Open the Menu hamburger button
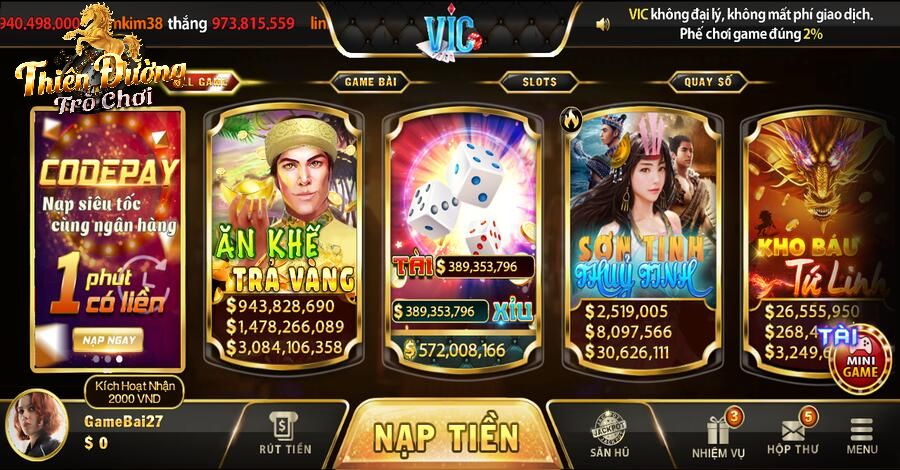The height and width of the screenshot is (470, 900). click(x=862, y=435)
